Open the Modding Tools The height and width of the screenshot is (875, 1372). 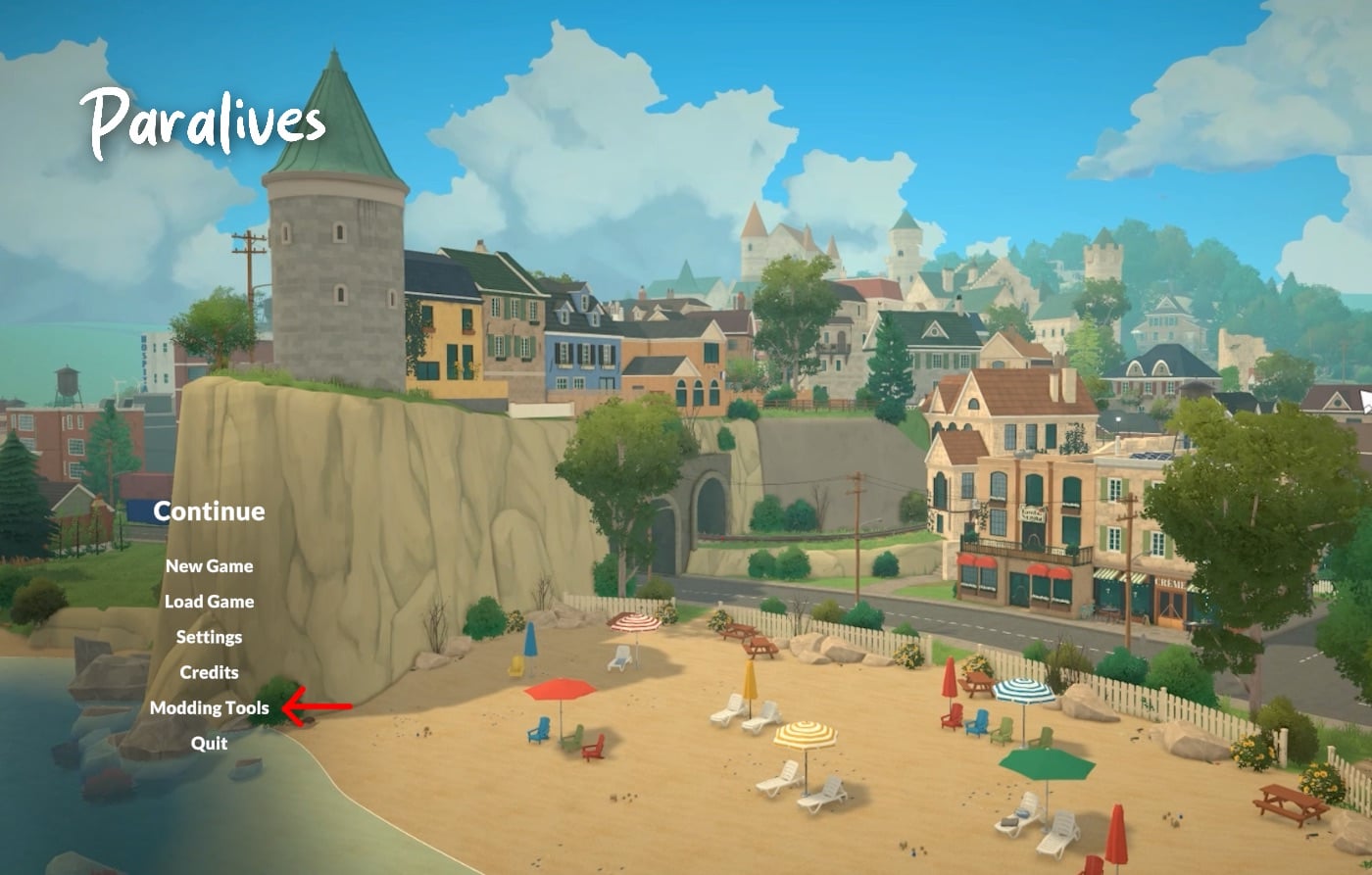click(212, 707)
